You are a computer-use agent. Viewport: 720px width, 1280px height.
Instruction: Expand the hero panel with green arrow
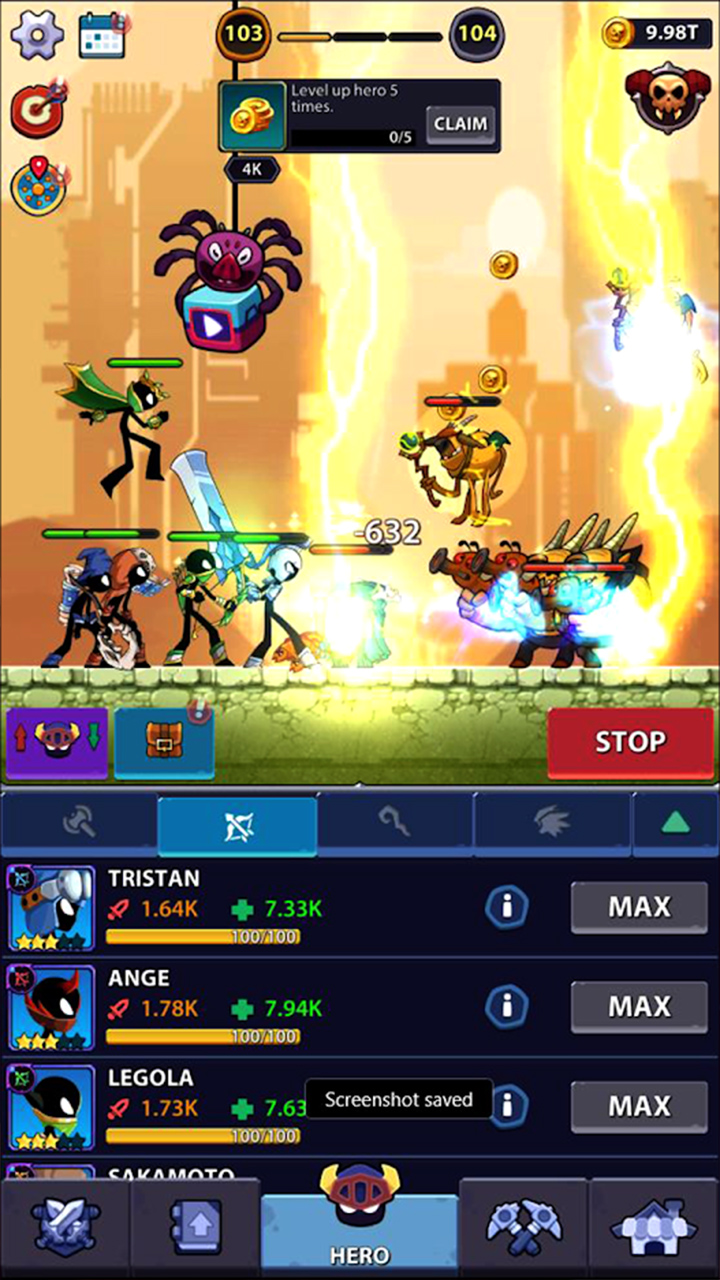676,826
